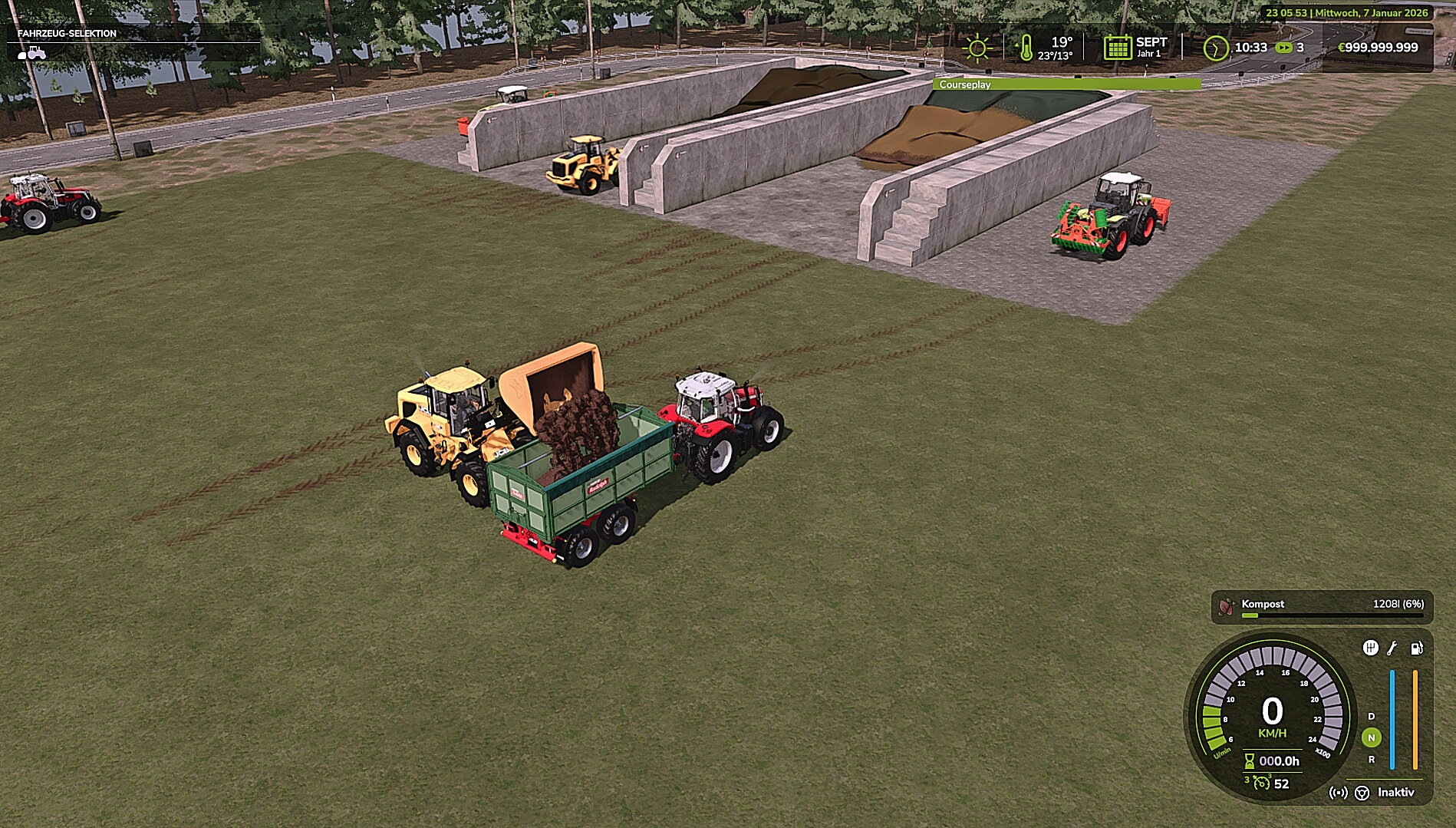Toggle the radio signal icon near Inaktiv
1456x828 pixels.
(1339, 793)
